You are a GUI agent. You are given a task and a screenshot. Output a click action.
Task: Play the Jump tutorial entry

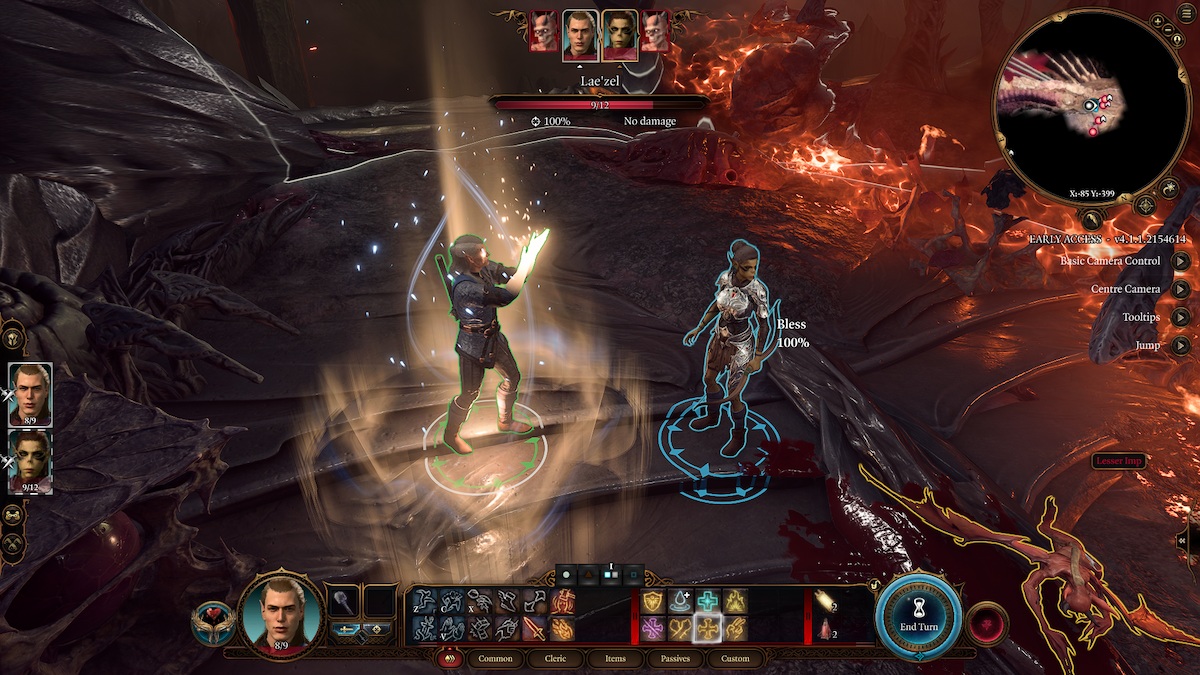[x=1181, y=345]
